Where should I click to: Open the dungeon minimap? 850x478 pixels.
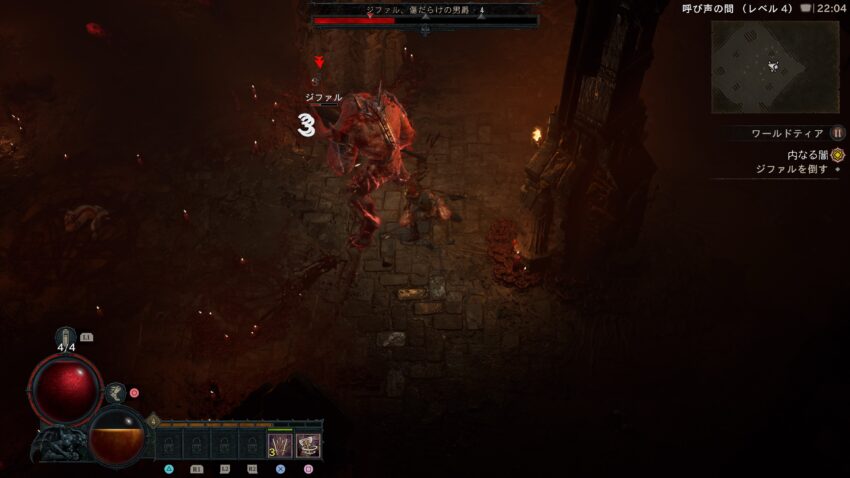coord(775,66)
